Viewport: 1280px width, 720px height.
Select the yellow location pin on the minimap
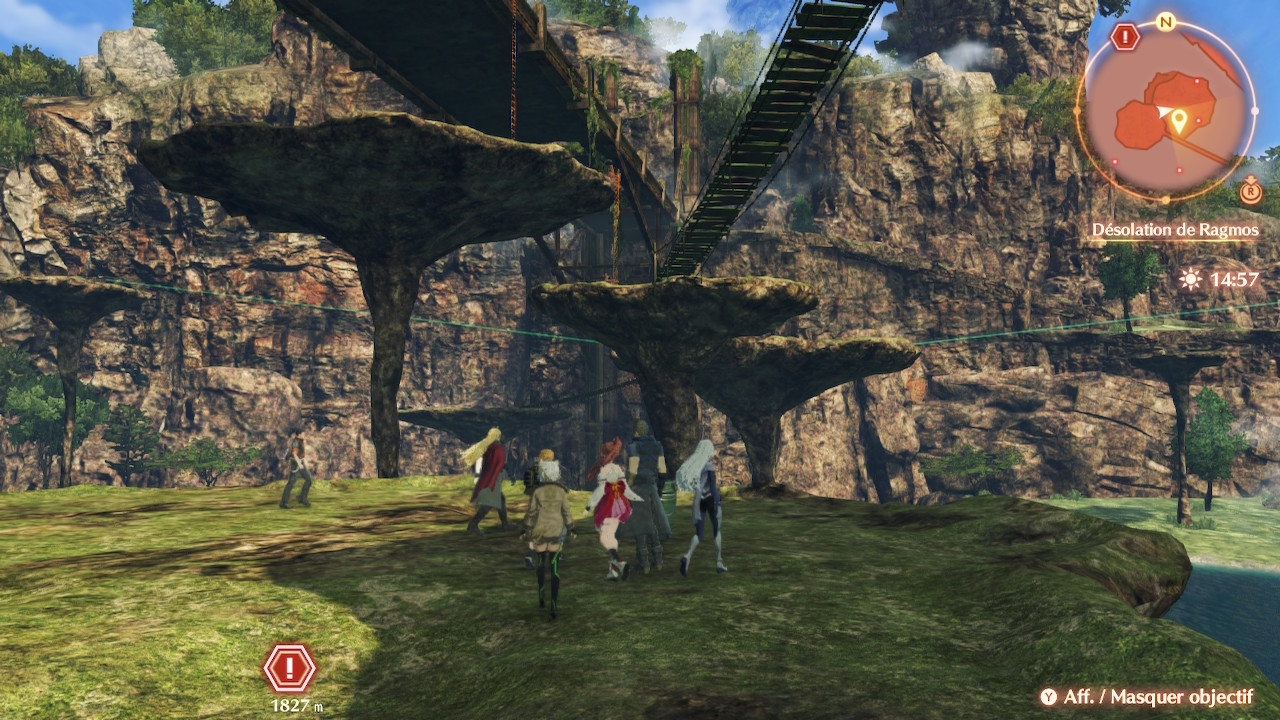click(x=1179, y=122)
